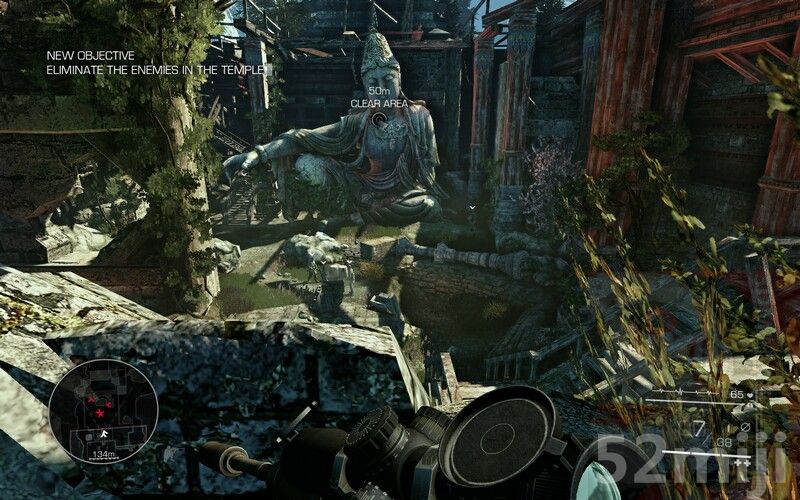Click the white player arrow on the minimap
The height and width of the screenshot is (500, 800).
click(103, 434)
